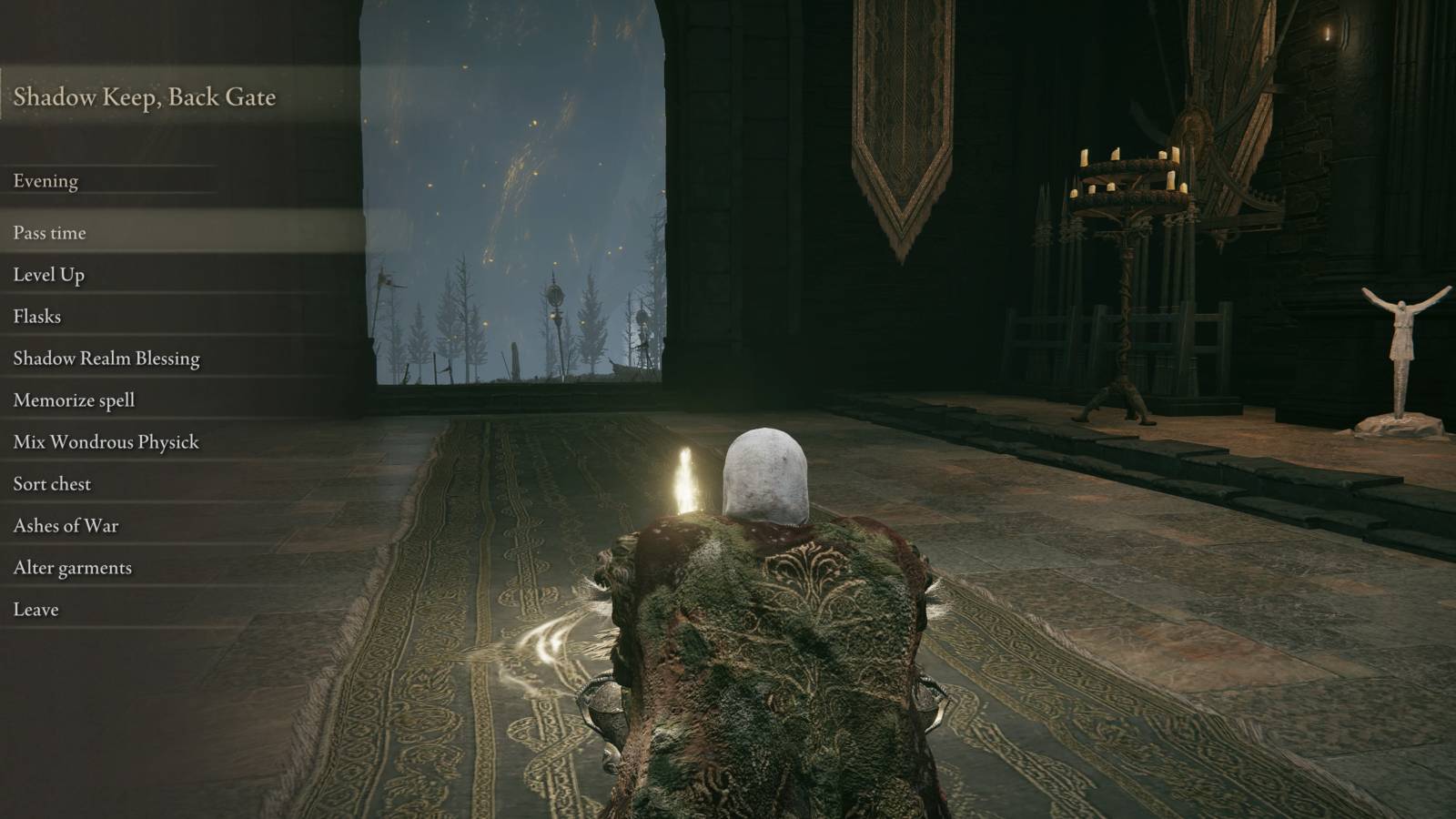The height and width of the screenshot is (819, 1456).
Task: Click the "Evening" time-of-day indicator
Action: (44, 181)
